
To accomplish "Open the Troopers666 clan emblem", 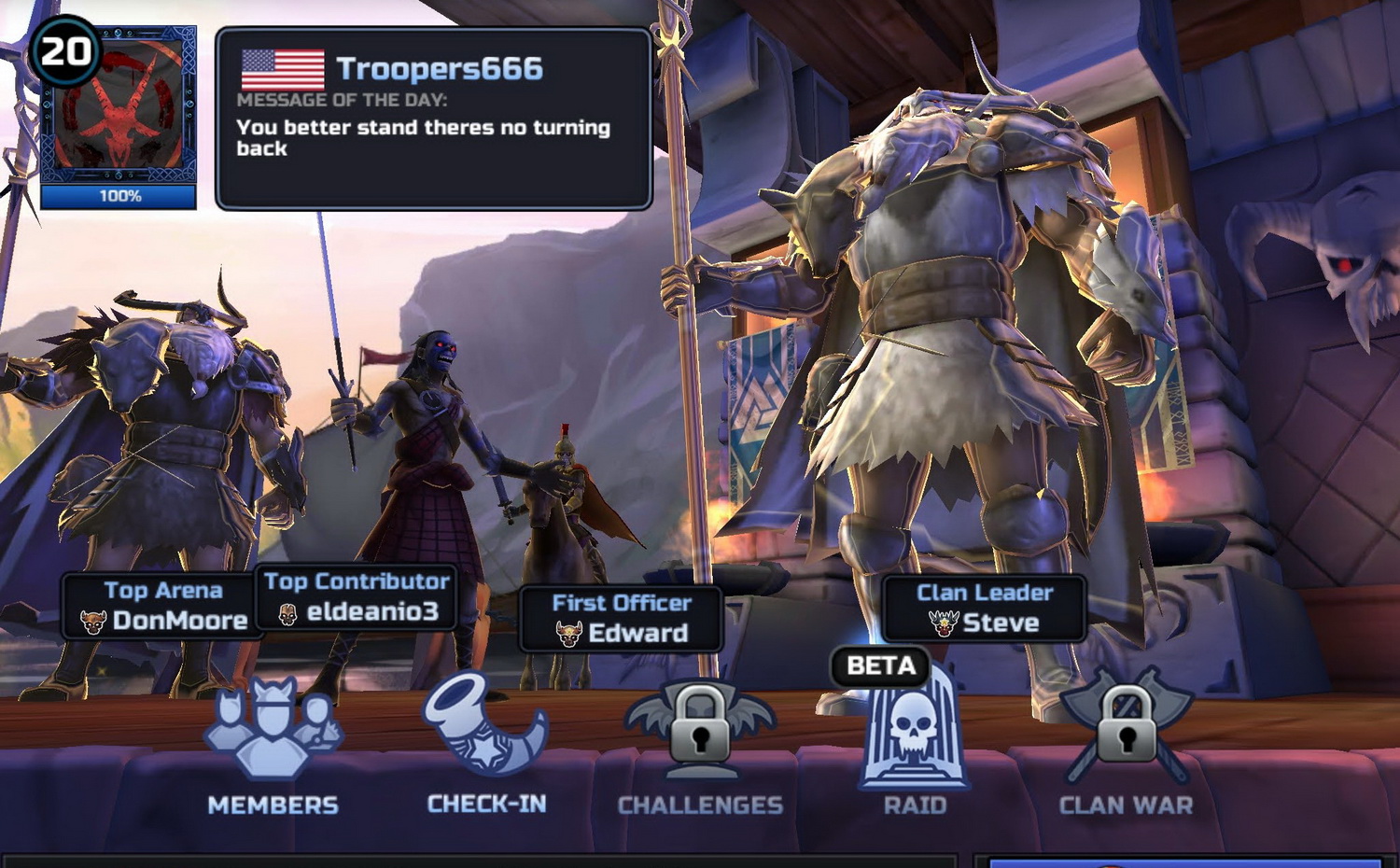I will (119, 110).
